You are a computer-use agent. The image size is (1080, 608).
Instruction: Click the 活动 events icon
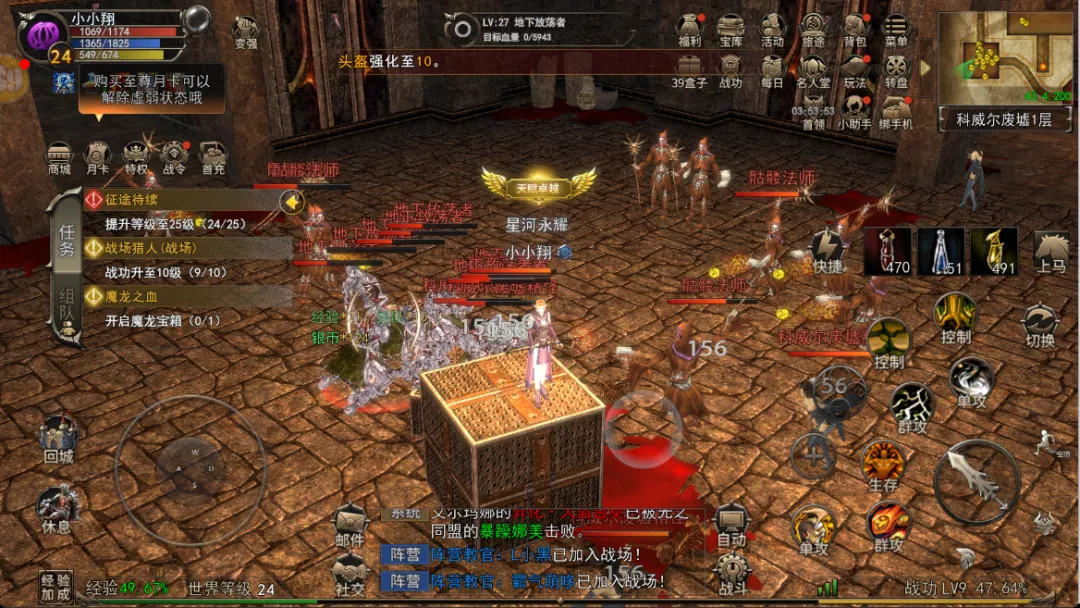(x=772, y=29)
